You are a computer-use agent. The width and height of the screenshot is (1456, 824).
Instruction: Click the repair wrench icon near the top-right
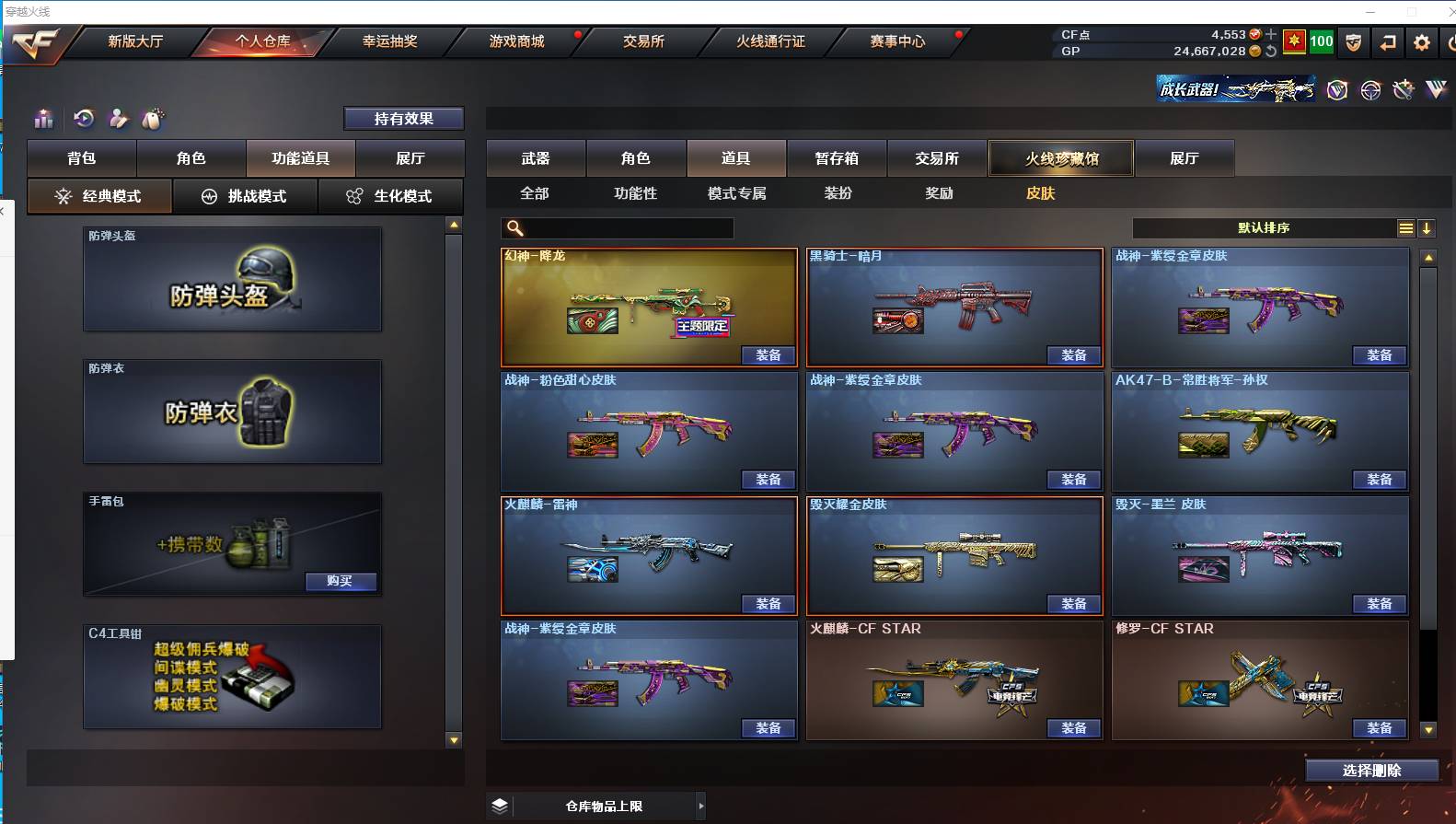pyautogui.click(x=1403, y=89)
